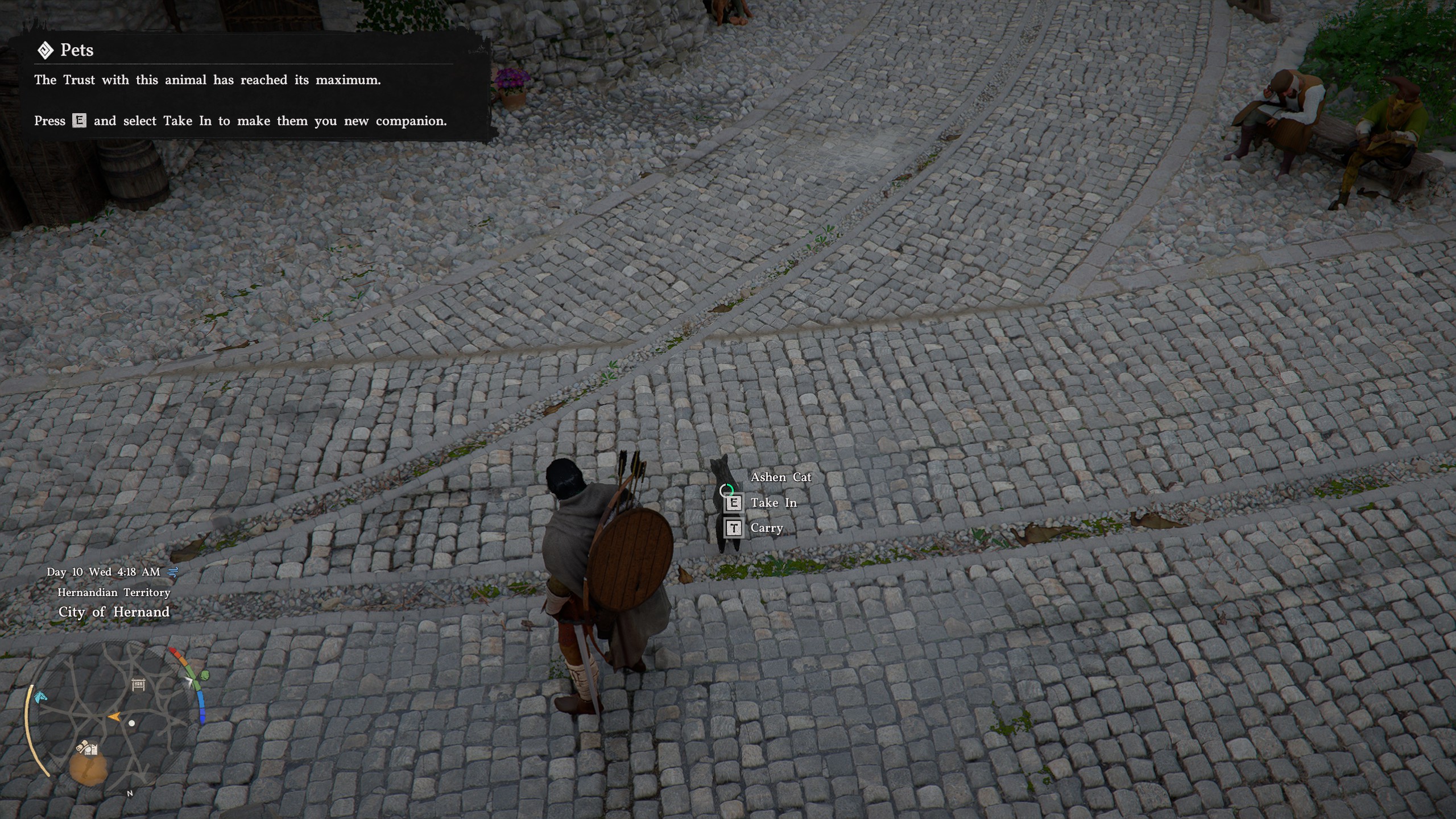Click the notice board marker on minimap
This screenshot has width=1456, height=819.
pyautogui.click(x=139, y=684)
